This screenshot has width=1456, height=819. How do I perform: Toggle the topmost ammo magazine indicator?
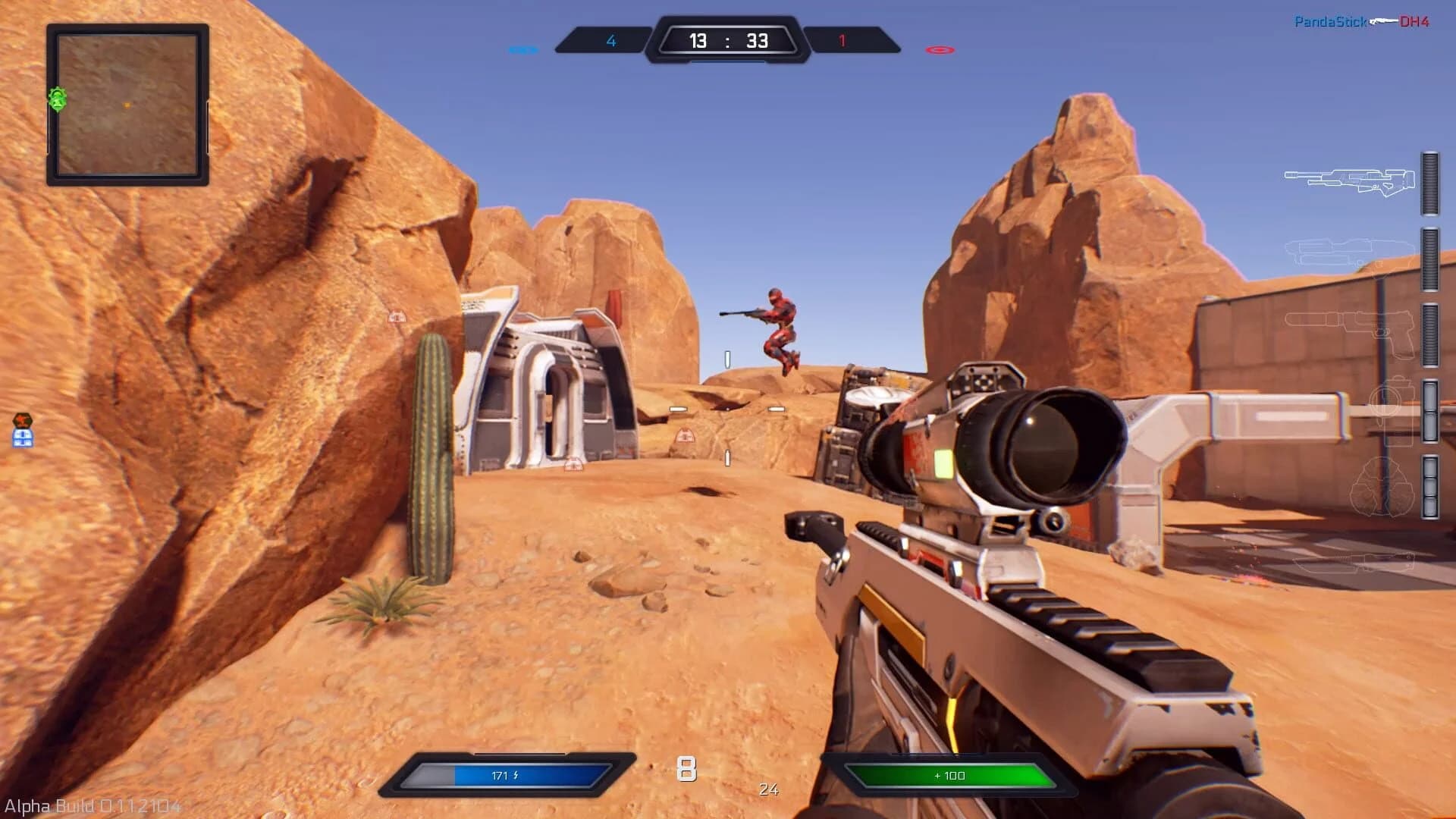1429,184
